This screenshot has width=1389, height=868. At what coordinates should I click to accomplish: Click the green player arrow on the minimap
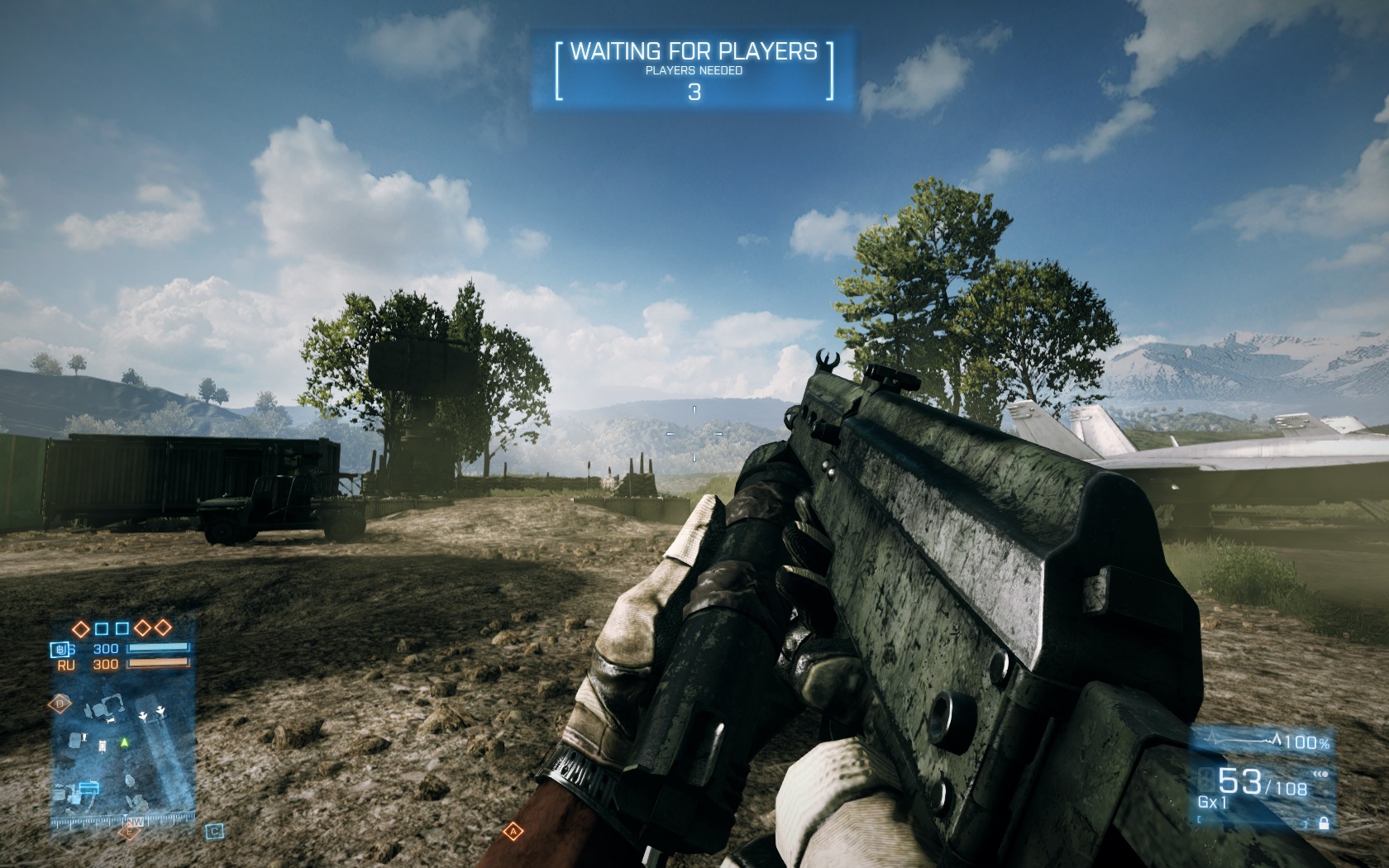pos(124,743)
